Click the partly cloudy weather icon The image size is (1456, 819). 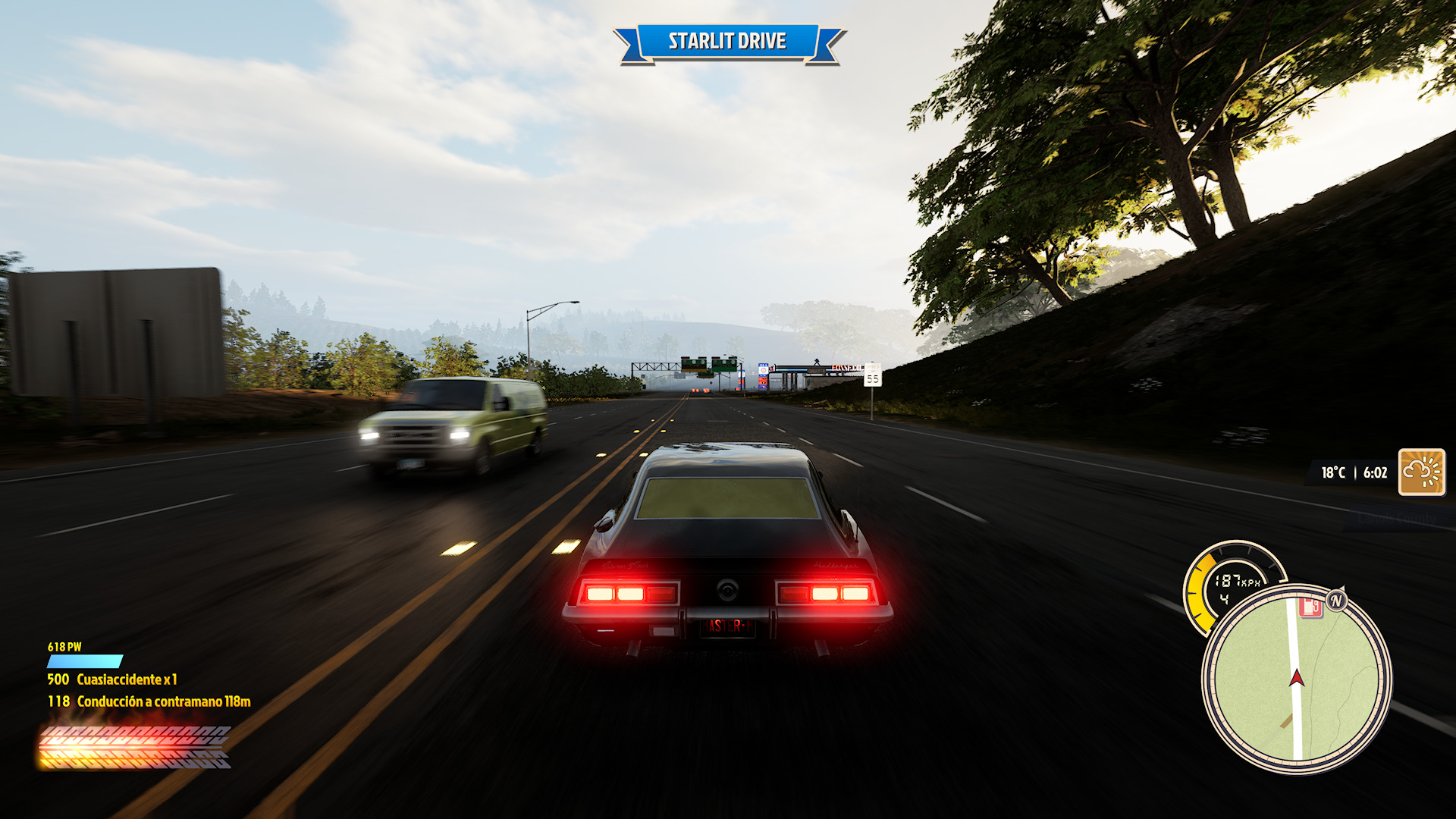pyautogui.click(x=1421, y=472)
